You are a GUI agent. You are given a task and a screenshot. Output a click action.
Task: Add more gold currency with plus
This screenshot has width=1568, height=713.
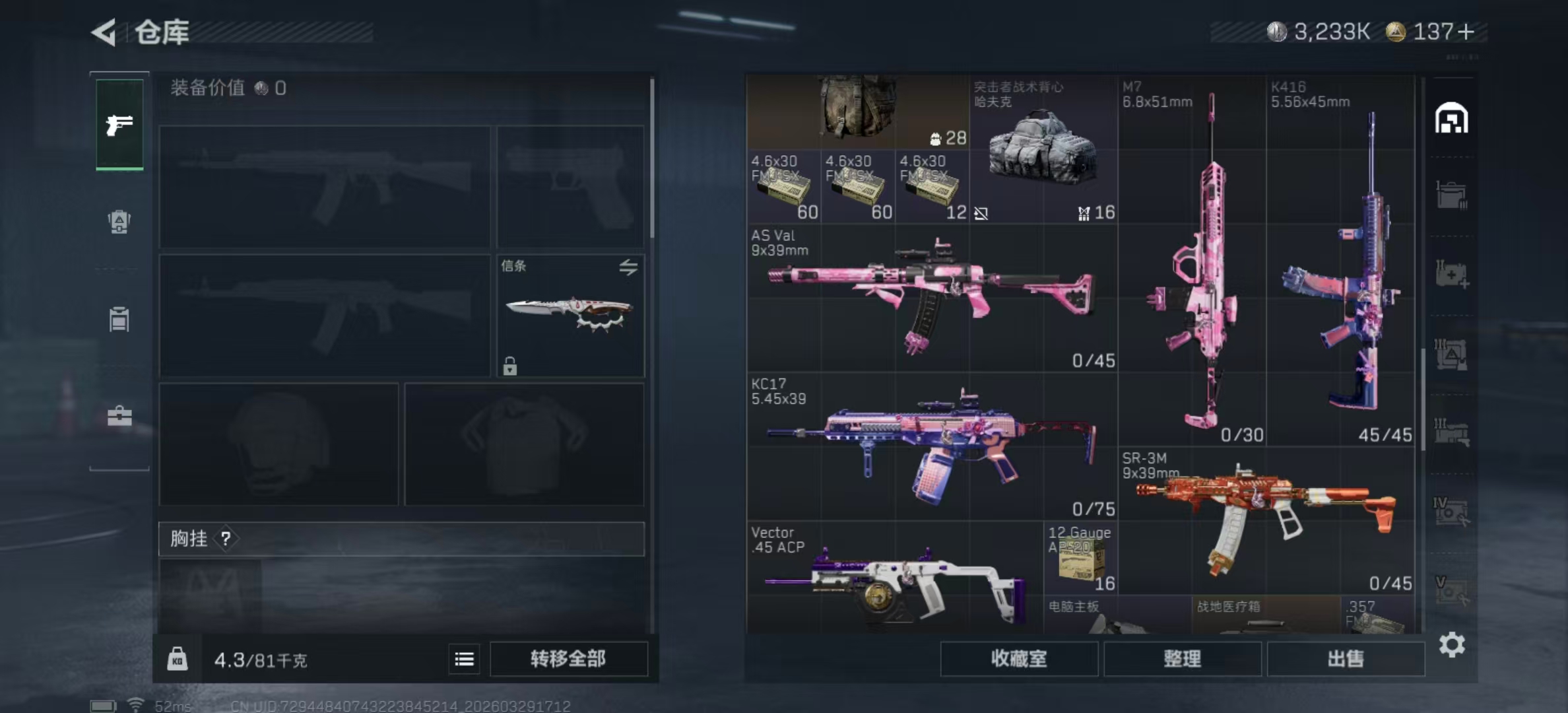1466,32
